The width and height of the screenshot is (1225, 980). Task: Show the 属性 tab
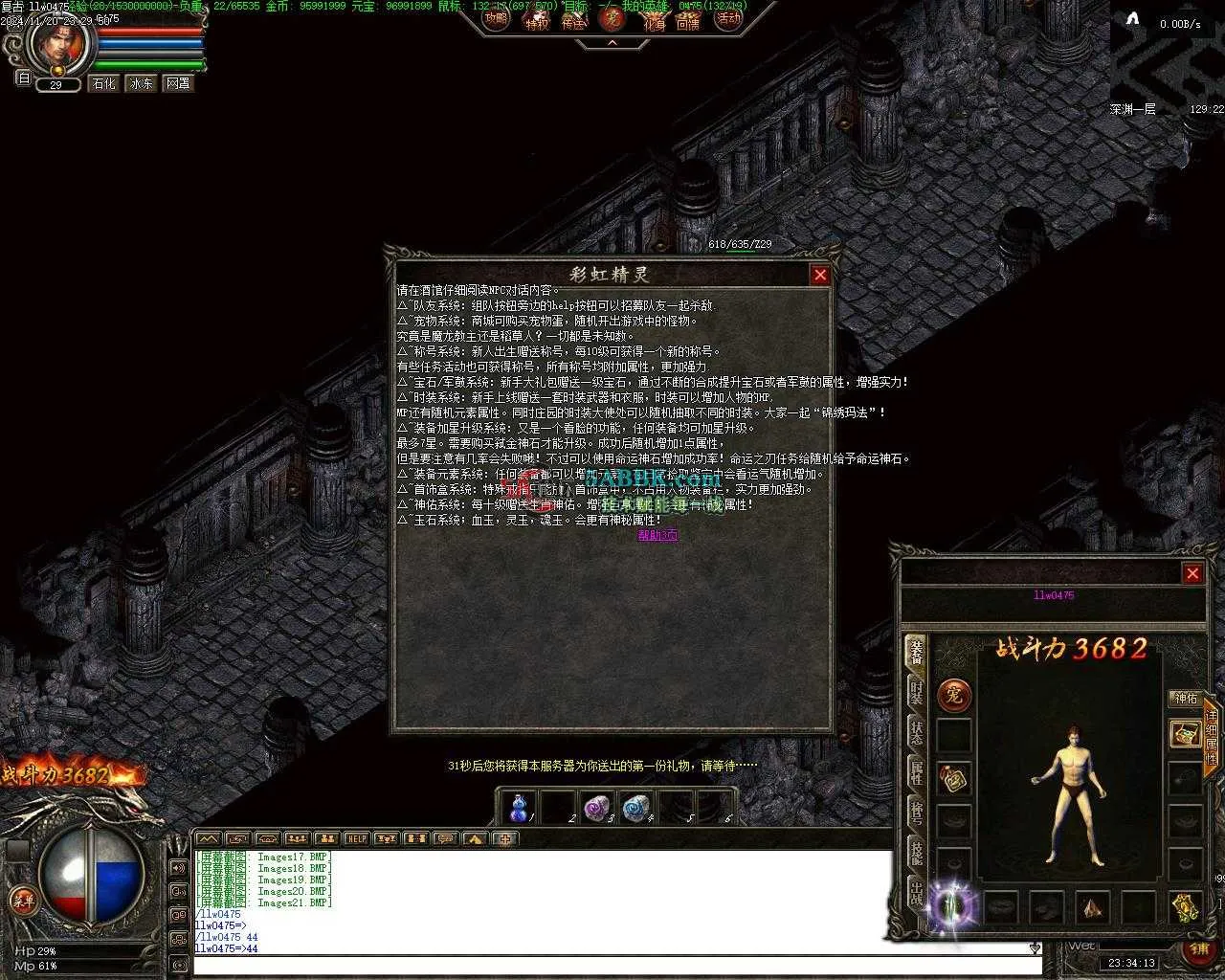tap(916, 772)
